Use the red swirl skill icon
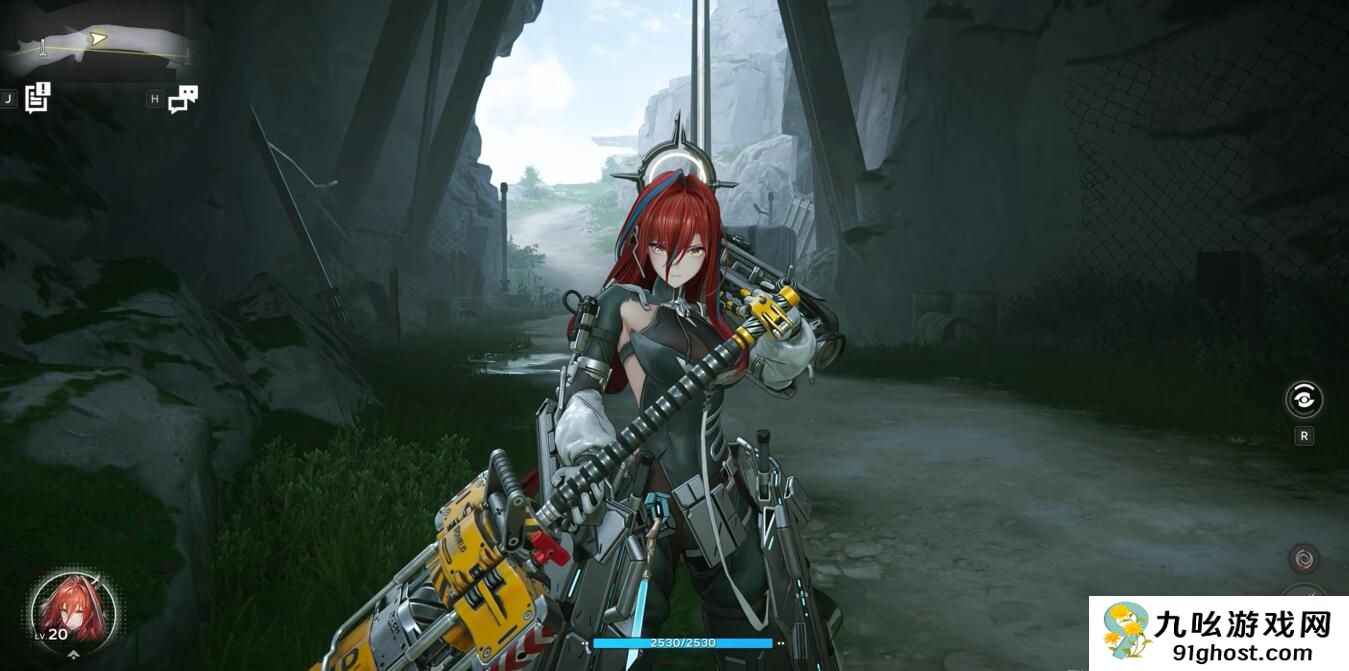 (1303, 559)
